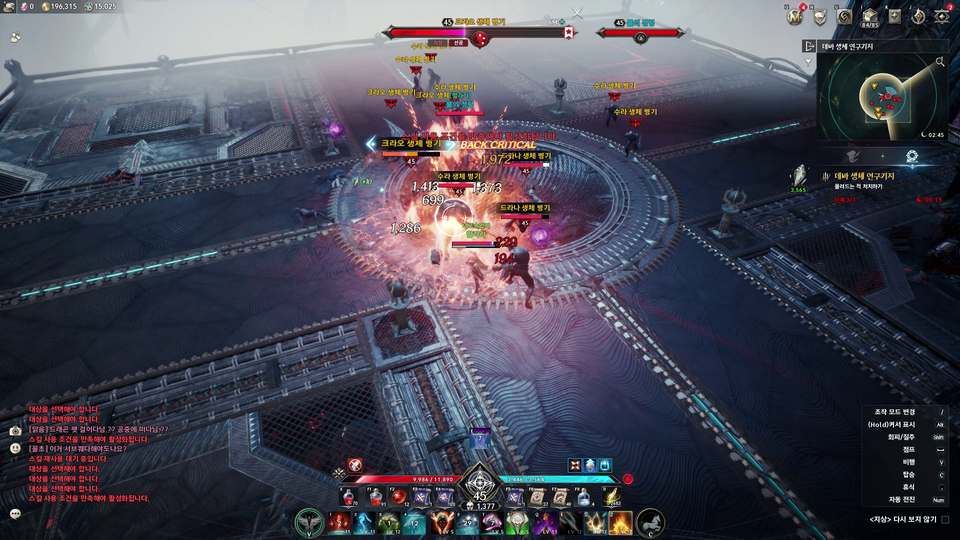Activate the flaming orange skill at the hotbar's end
Viewport: 960px width, 540px height.
coord(620,522)
